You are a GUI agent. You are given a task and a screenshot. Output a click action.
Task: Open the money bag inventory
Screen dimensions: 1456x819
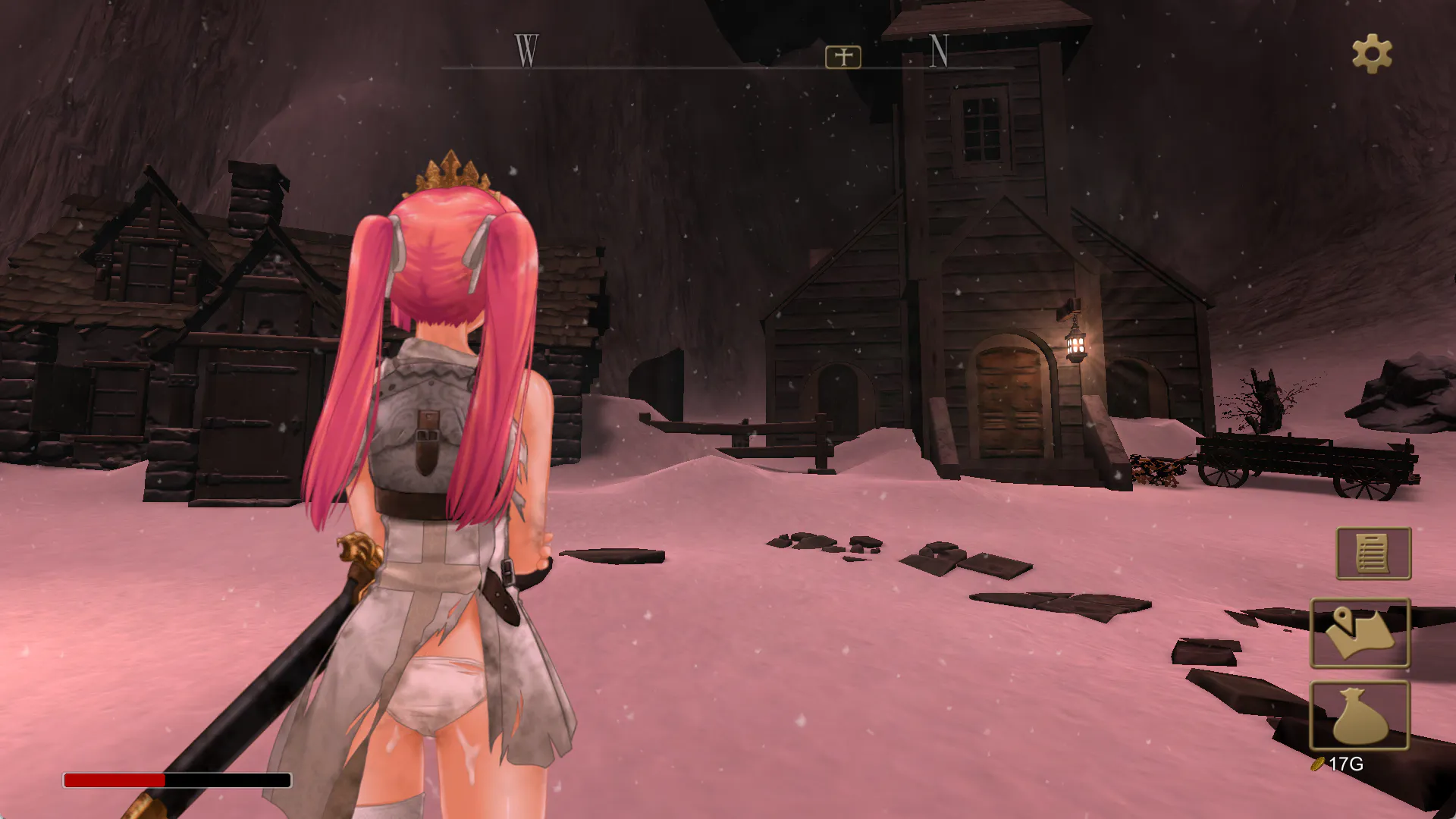(1360, 715)
